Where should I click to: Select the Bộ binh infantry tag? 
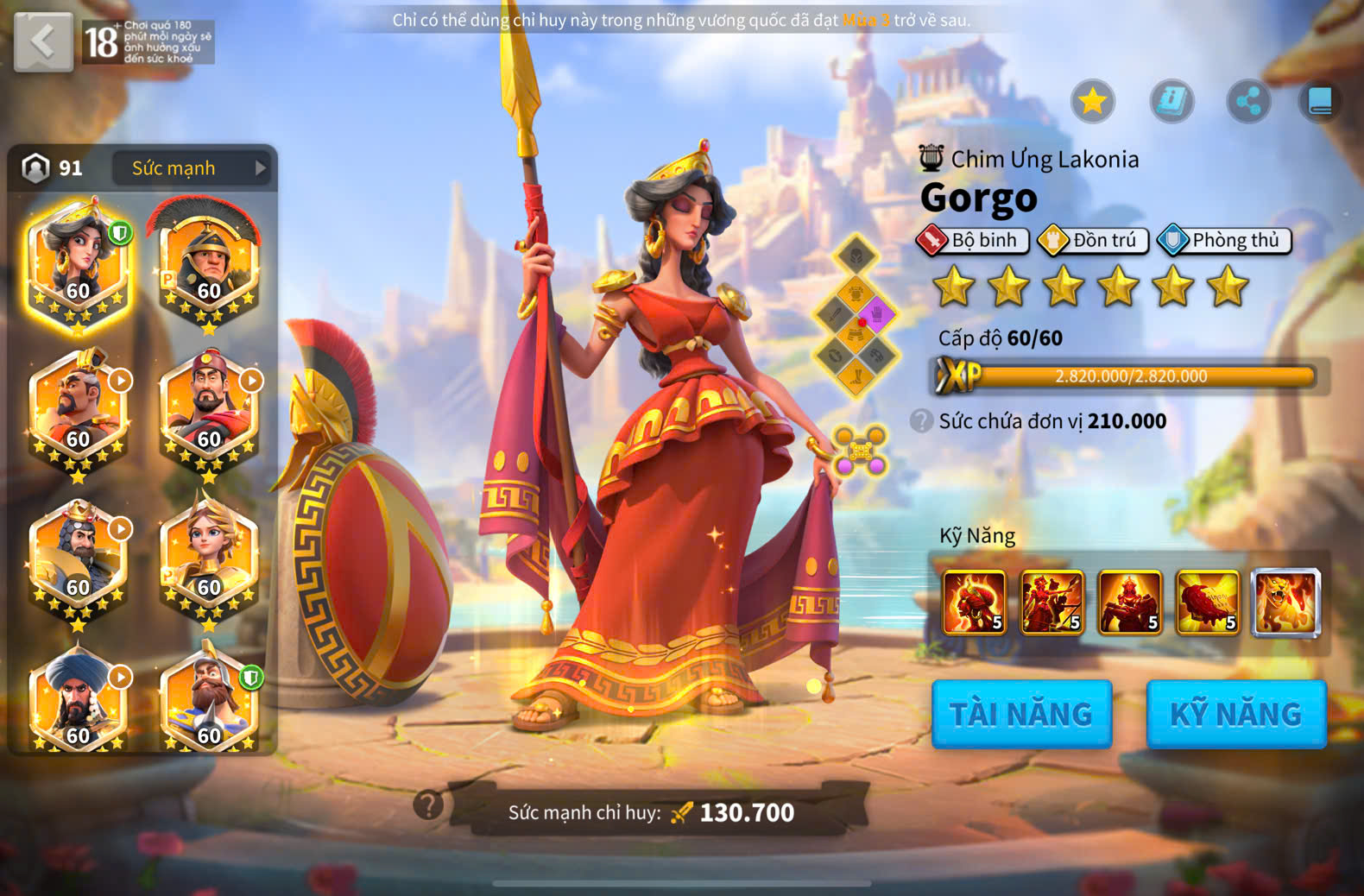[x=974, y=240]
